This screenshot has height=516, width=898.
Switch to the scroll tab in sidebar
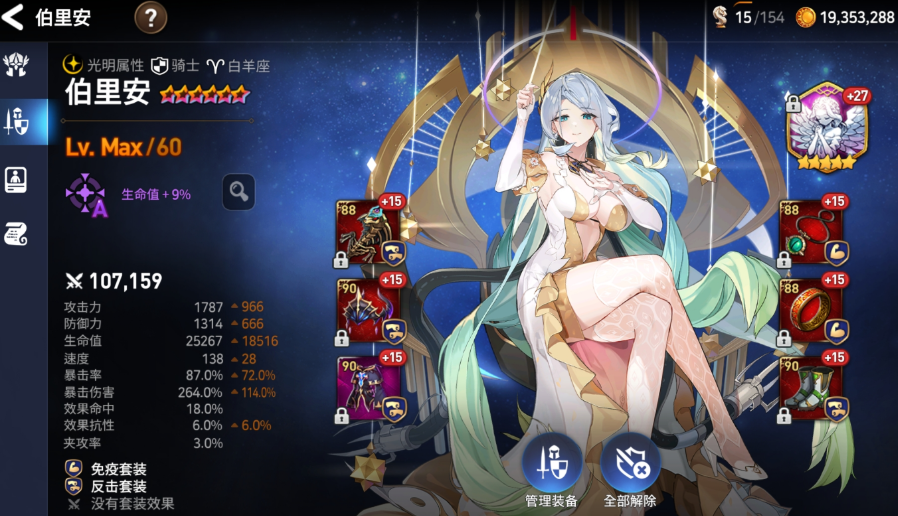click(16, 234)
